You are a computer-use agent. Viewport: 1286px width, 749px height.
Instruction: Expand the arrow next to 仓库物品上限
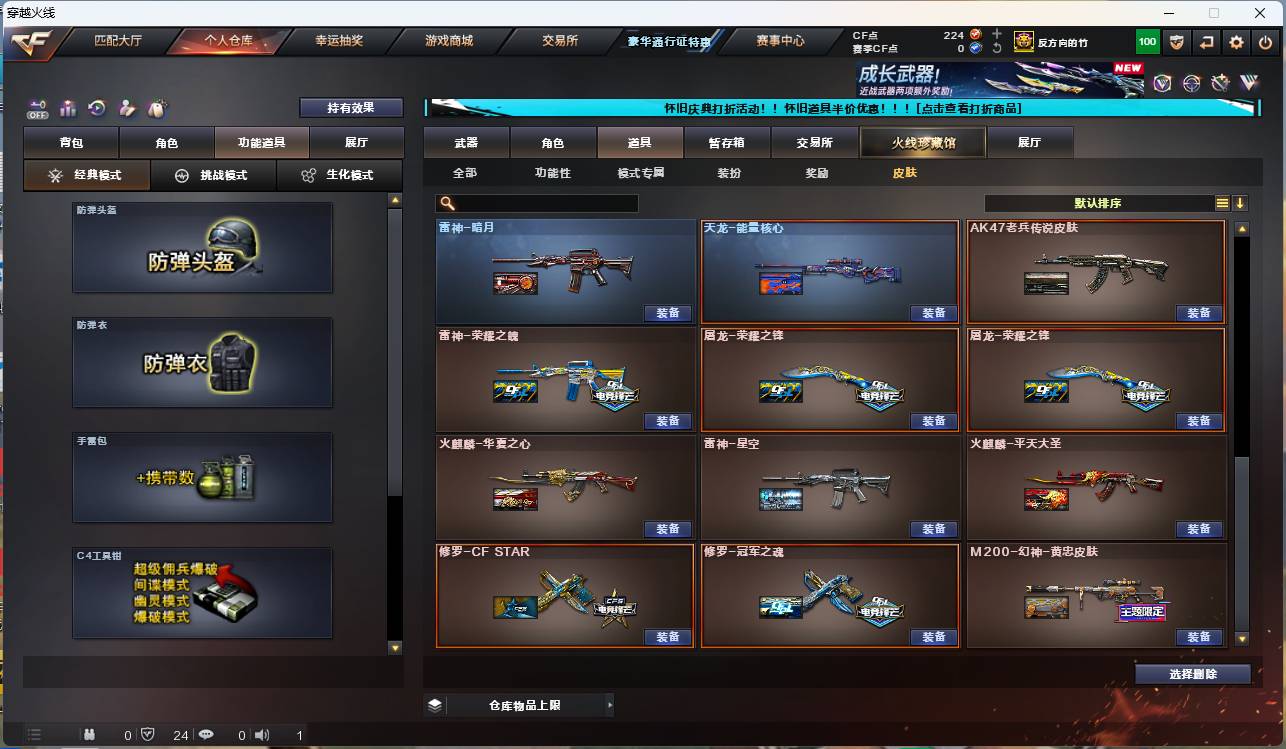[x=609, y=704]
